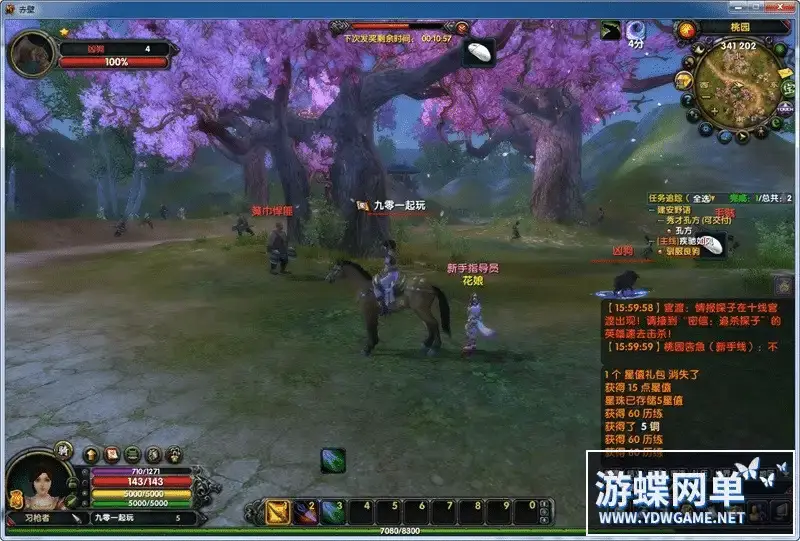Screen dimensions: 800x541
Task: Open the 全选 quest tracker dropdown
Action: (703, 198)
